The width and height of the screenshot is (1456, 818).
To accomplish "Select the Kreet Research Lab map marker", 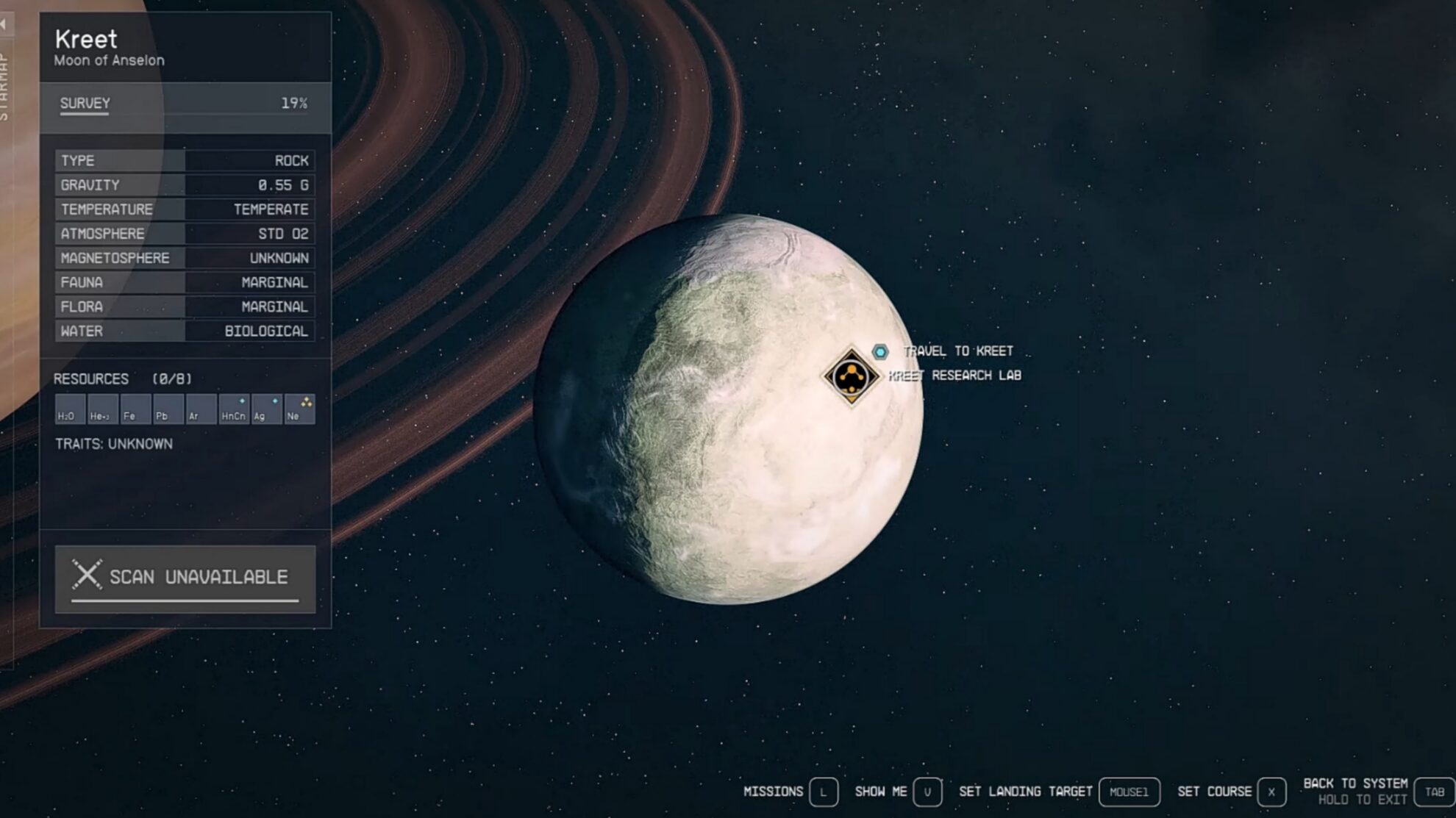I will [x=851, y=376].
